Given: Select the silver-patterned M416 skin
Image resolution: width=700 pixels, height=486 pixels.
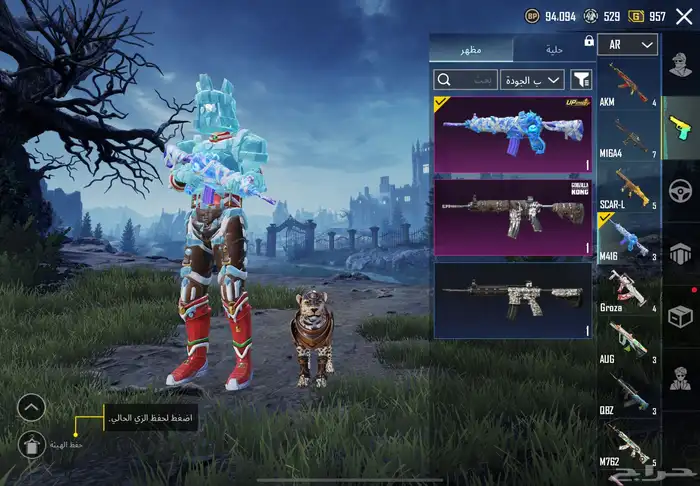Looking at the screenshot, I should pos(513,300).
